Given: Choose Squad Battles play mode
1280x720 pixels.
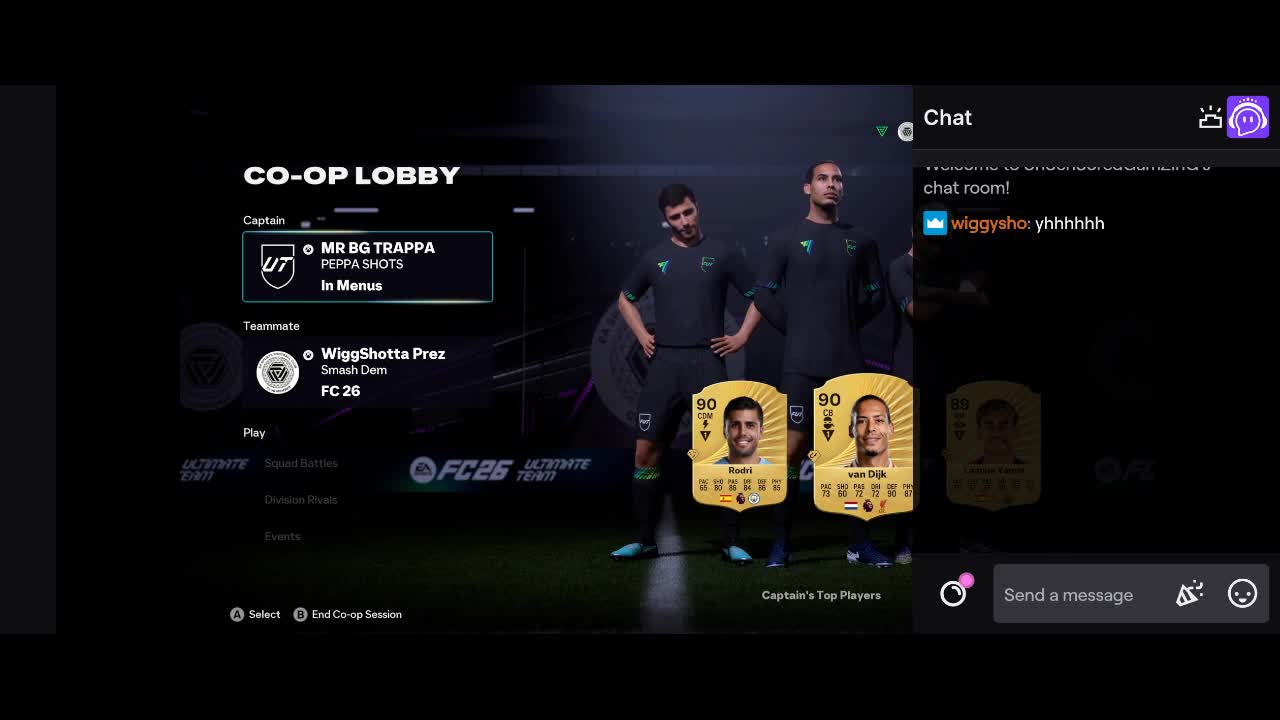Looking at the screenshot, I should coord(301,463).
